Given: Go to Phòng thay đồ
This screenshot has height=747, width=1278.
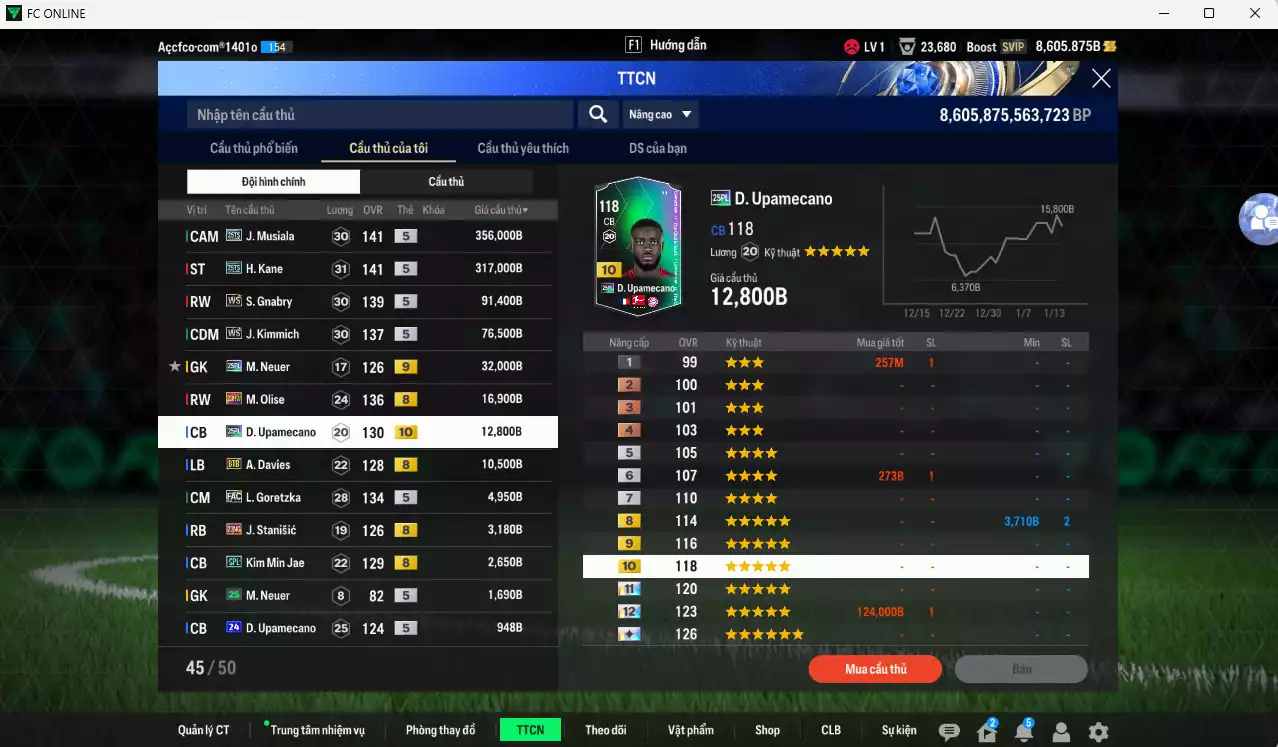Looking at the screenshot, I should [440, 730].
